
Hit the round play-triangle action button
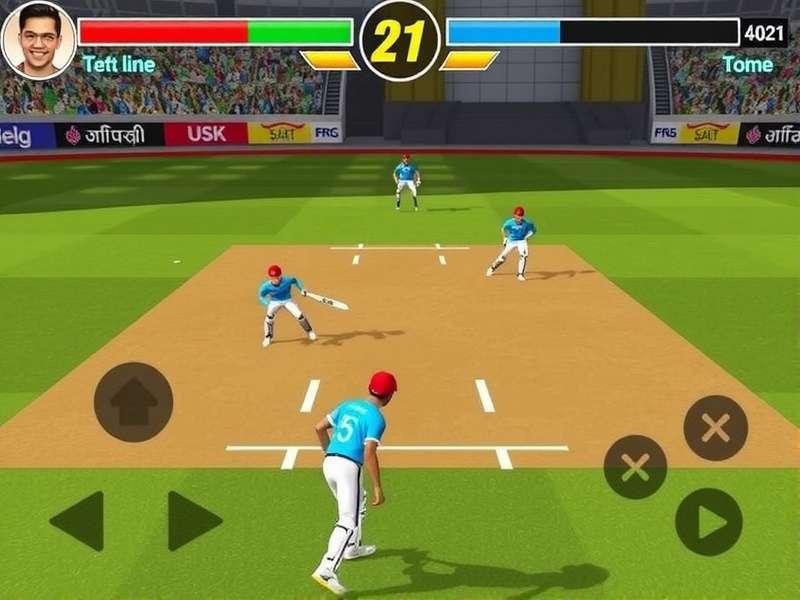click(708, 522)
